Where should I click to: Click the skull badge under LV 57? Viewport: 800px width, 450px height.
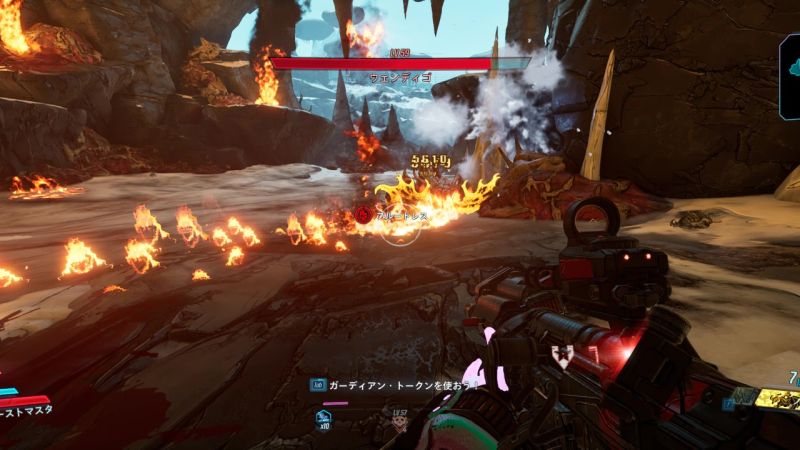point(400,424)
